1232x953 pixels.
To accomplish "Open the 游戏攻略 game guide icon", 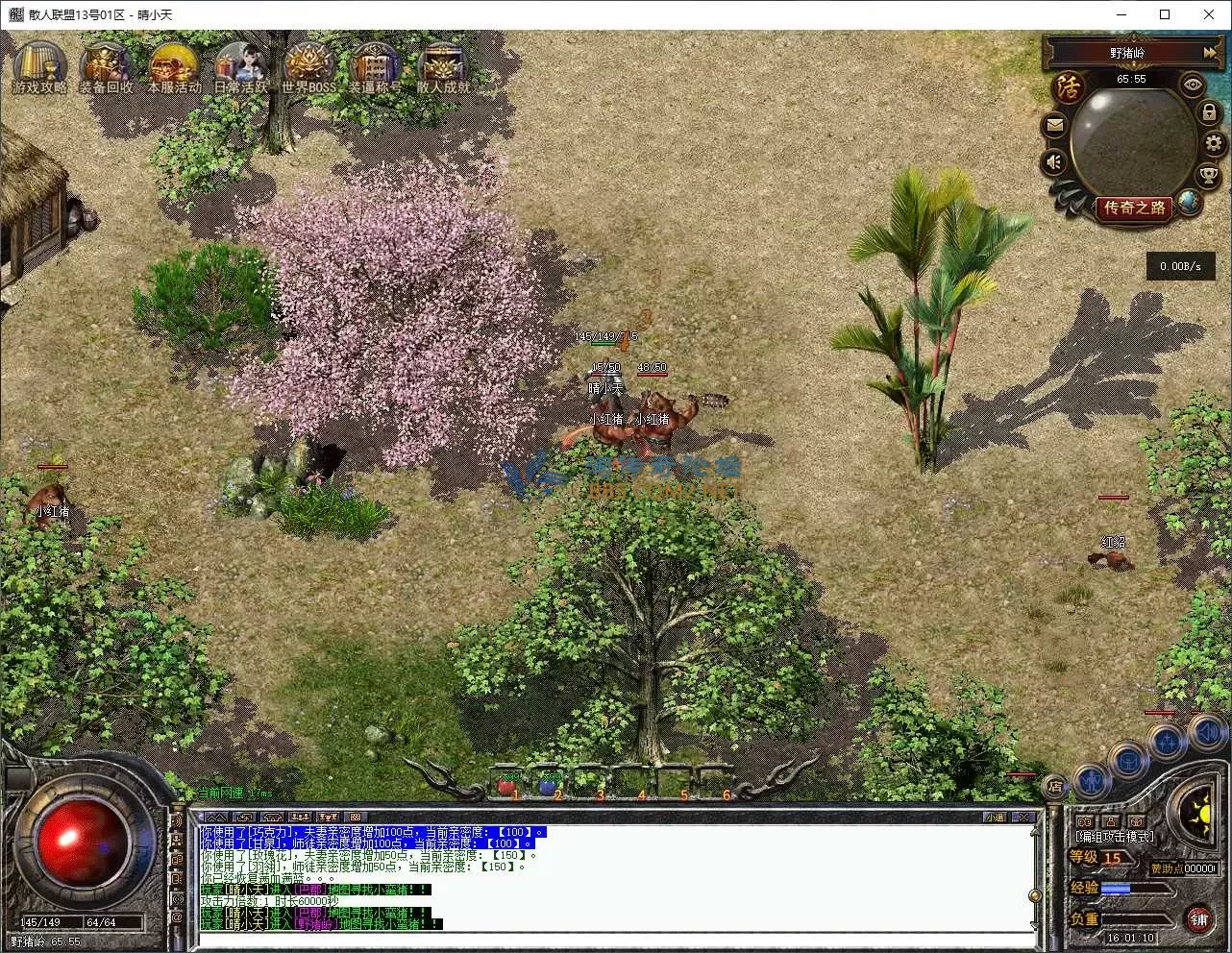I will [39, 66].
